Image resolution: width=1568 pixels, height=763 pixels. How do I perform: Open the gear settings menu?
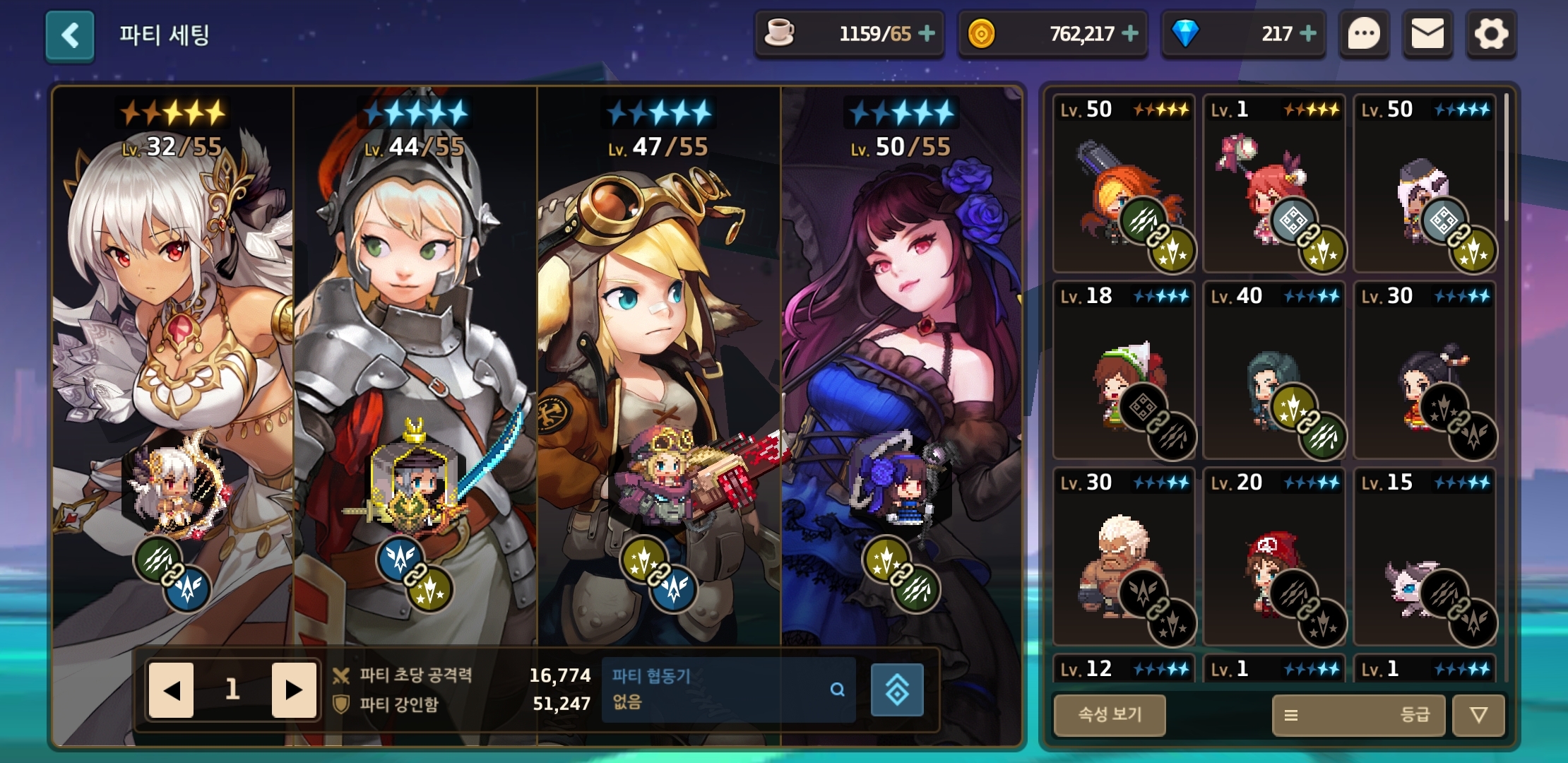click(x=1491, y=34)
